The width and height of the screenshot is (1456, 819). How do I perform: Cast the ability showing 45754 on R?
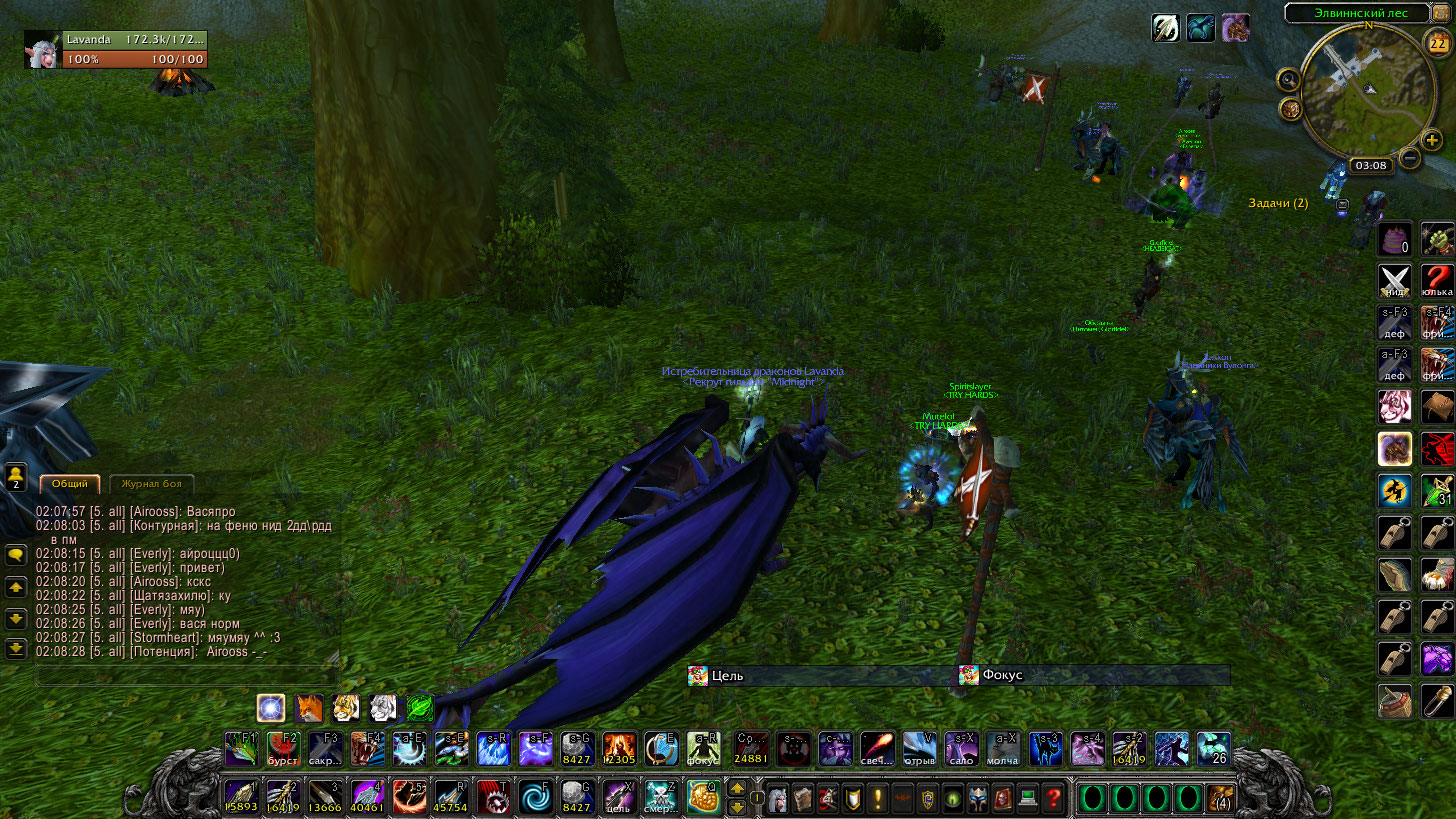[451, 797]
